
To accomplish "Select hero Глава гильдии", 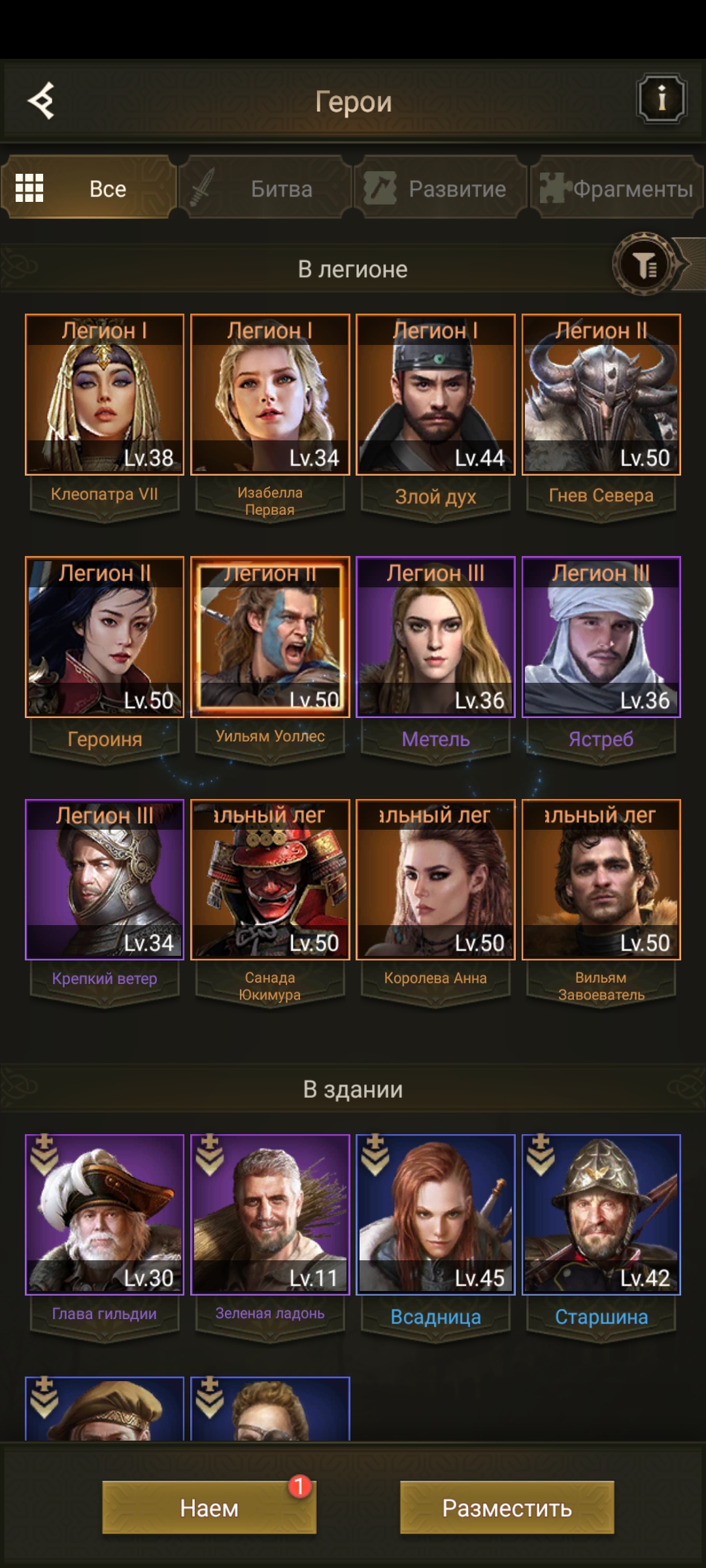I will tap(105, 1215).
